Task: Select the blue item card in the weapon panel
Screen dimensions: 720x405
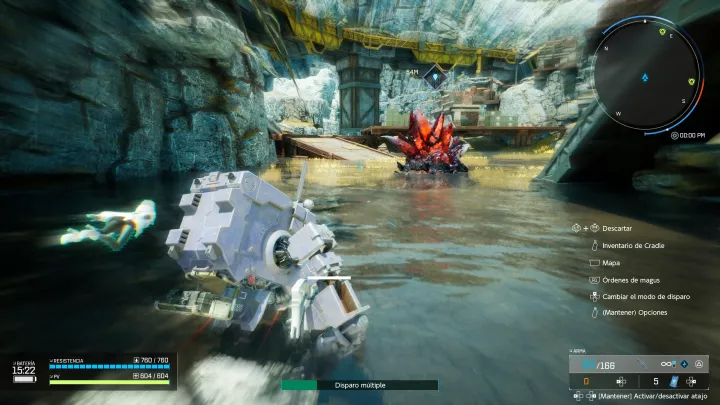Action: [x=674, y=380]
